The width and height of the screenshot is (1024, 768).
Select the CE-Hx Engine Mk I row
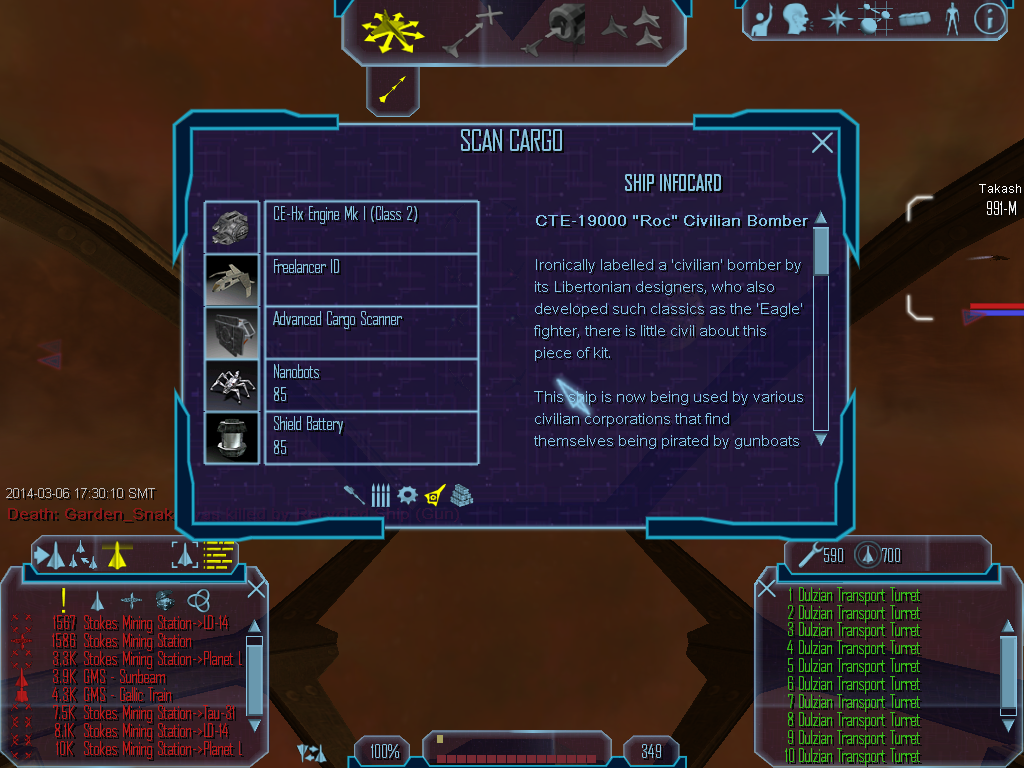[370, 226]
